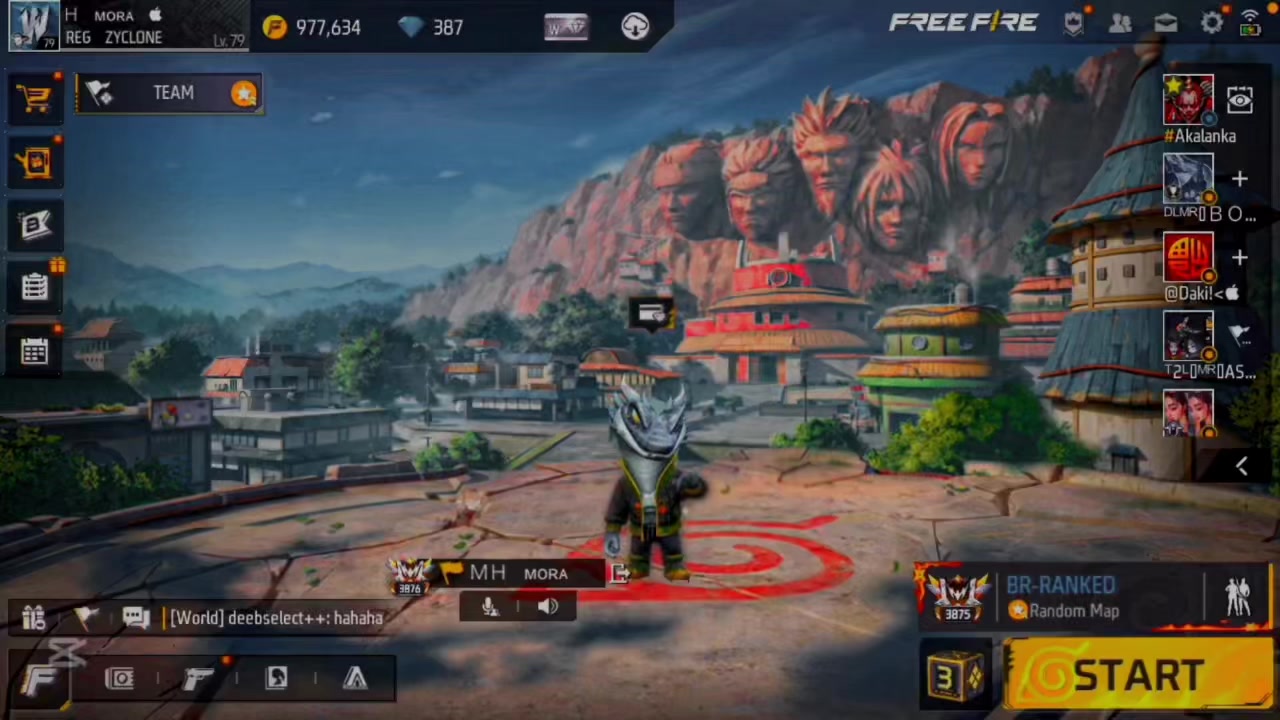Open the BR-RANKED mode selector
This screenshot has width=1280, height=720.
pos(1060,597)
